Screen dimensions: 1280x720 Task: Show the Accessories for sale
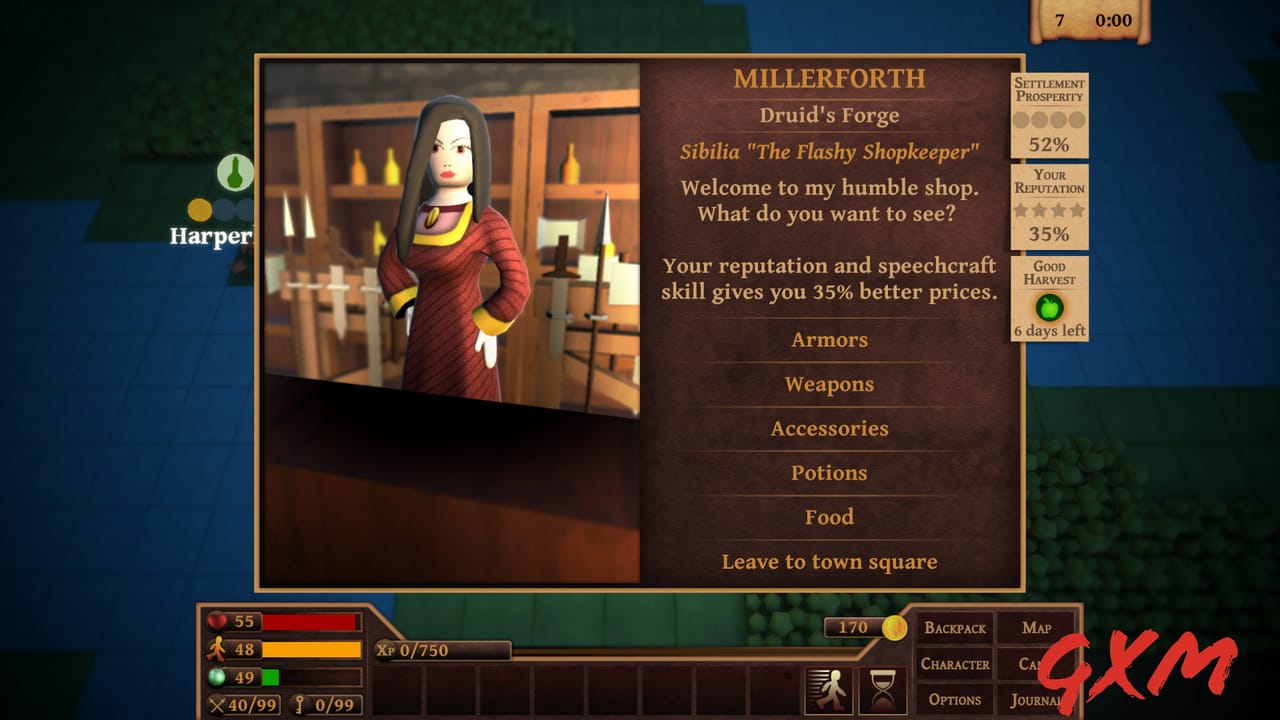(829, 429)
